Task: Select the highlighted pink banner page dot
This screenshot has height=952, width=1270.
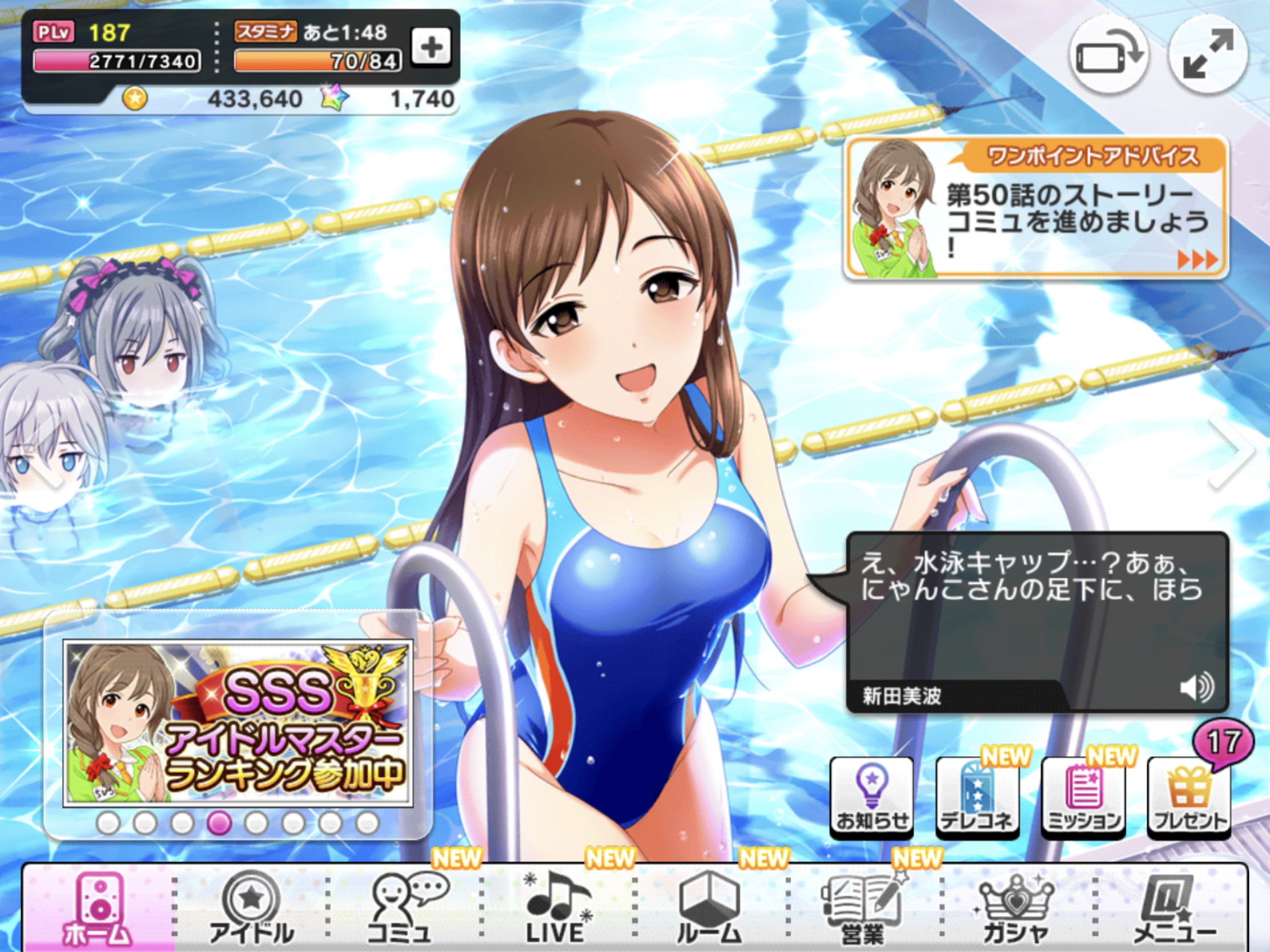Action: pos(219,824)
